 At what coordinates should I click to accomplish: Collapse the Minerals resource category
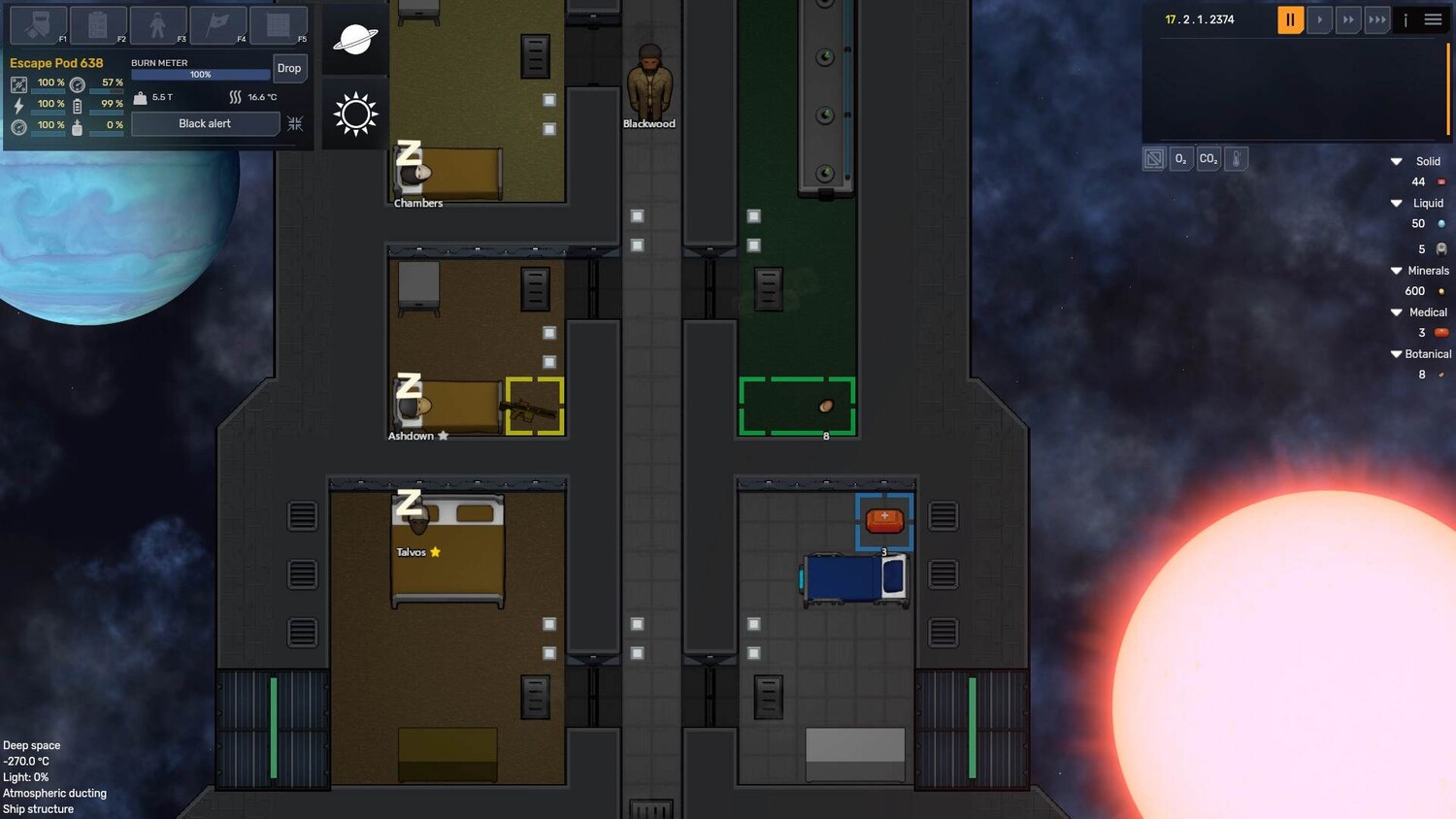pyautogui.click(x=1397, y=271)
